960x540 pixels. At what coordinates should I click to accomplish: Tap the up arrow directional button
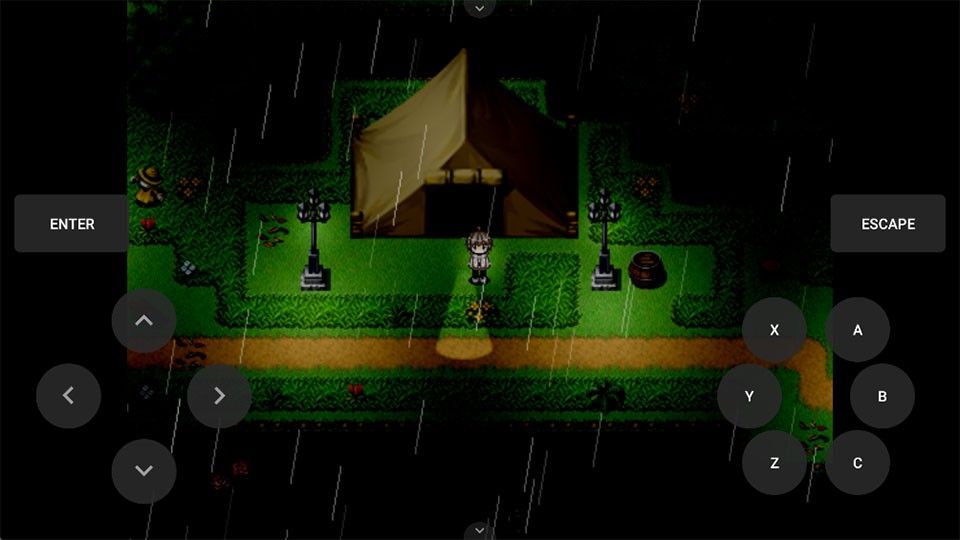[x=144, y=321]
